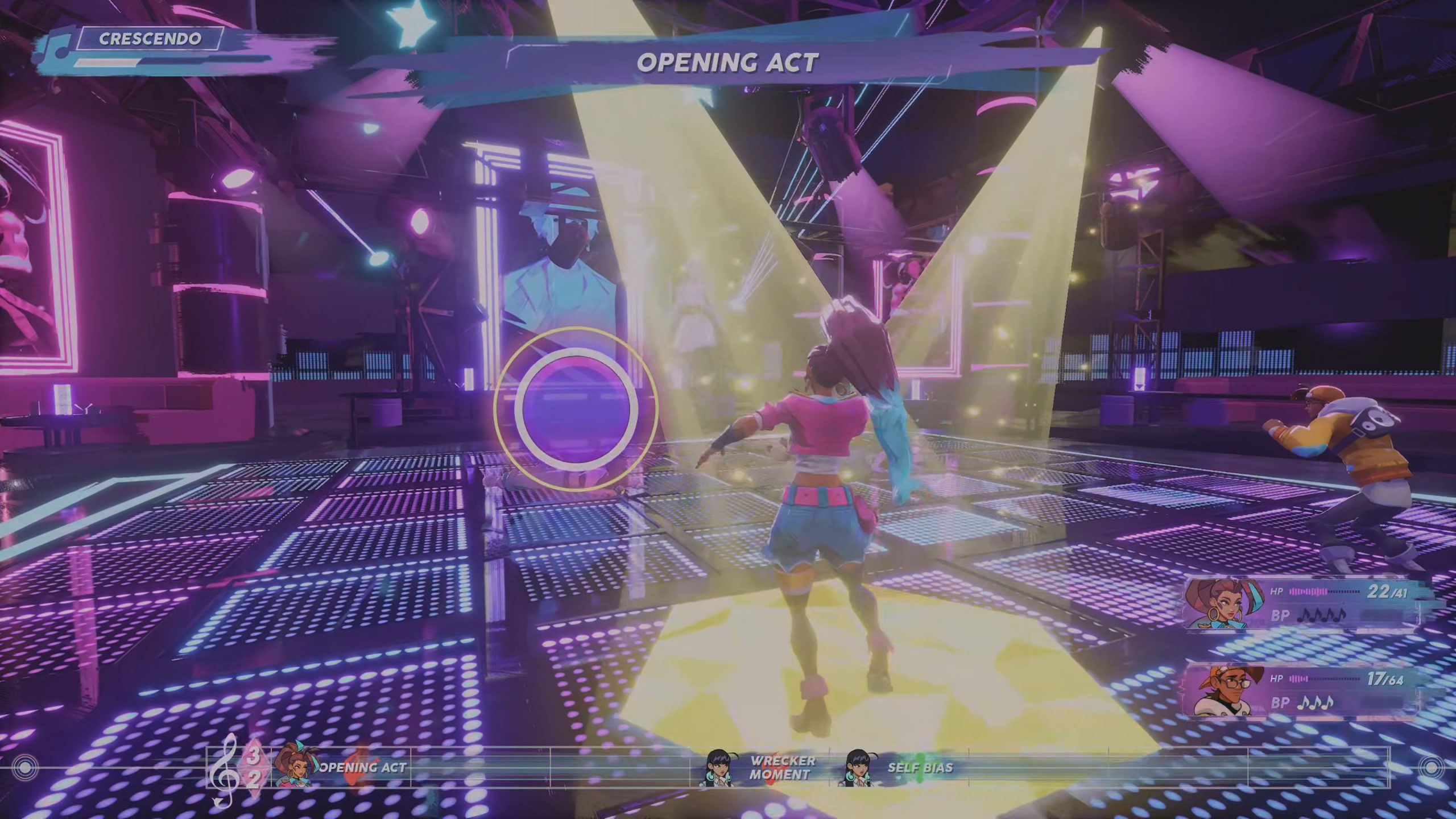
Task: Inspect the Crescendo meter label
Action: pyautogui.click(x=150, y=39)
